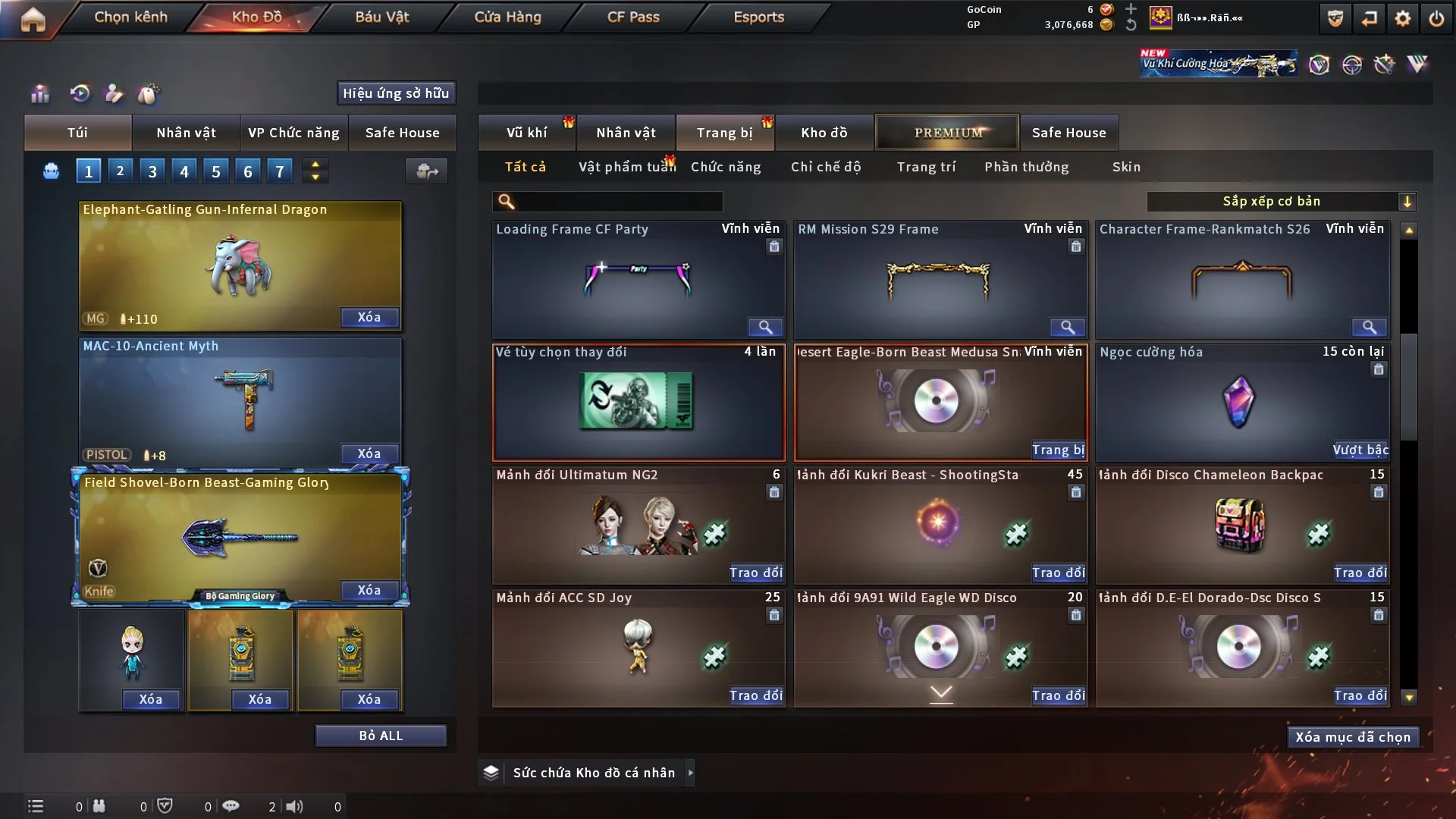Open the CF Pass page
This screenshot has width=1456, height=819.
pyautogui.click(x=633, y=17)
